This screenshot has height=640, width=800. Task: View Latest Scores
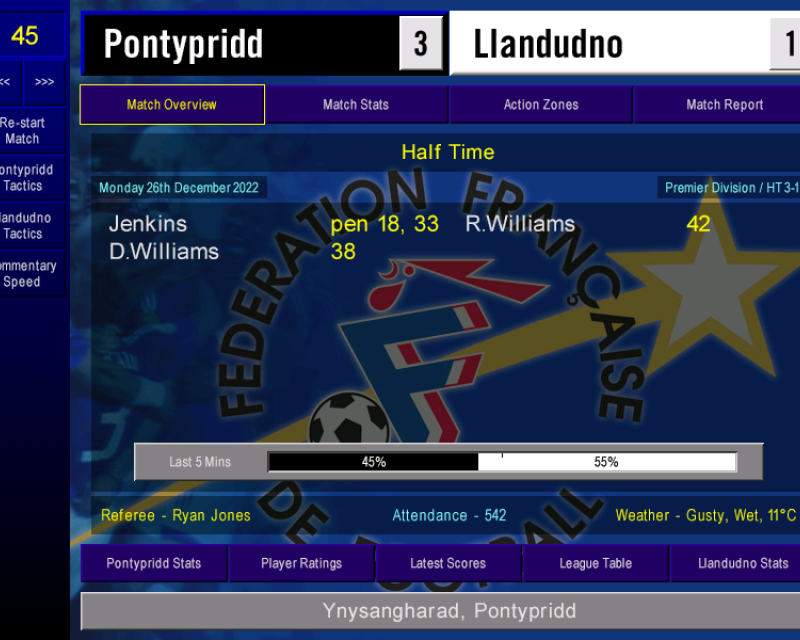pos(448,563)
